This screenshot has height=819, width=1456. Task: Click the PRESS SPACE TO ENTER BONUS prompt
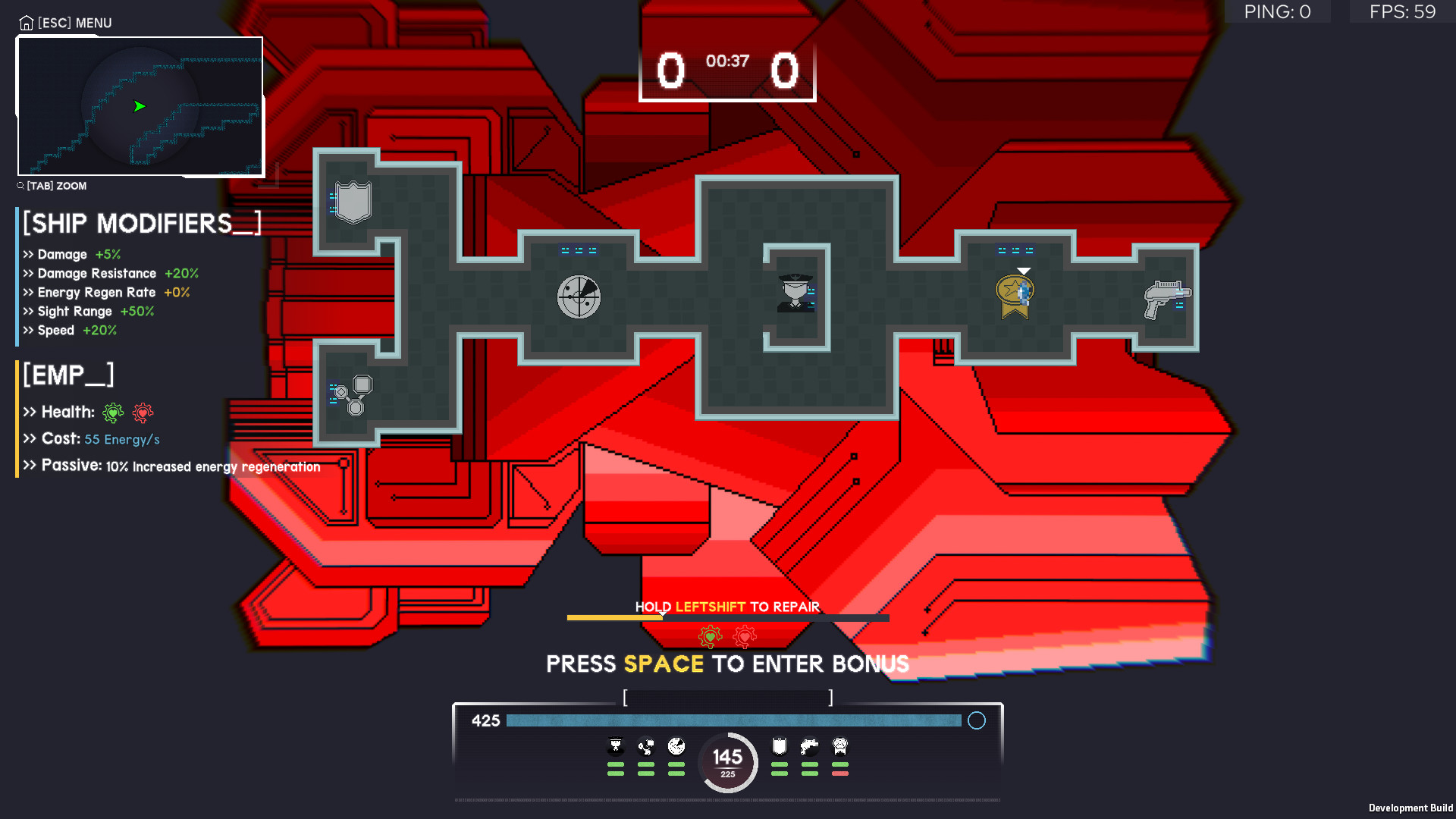pos(727,663)
